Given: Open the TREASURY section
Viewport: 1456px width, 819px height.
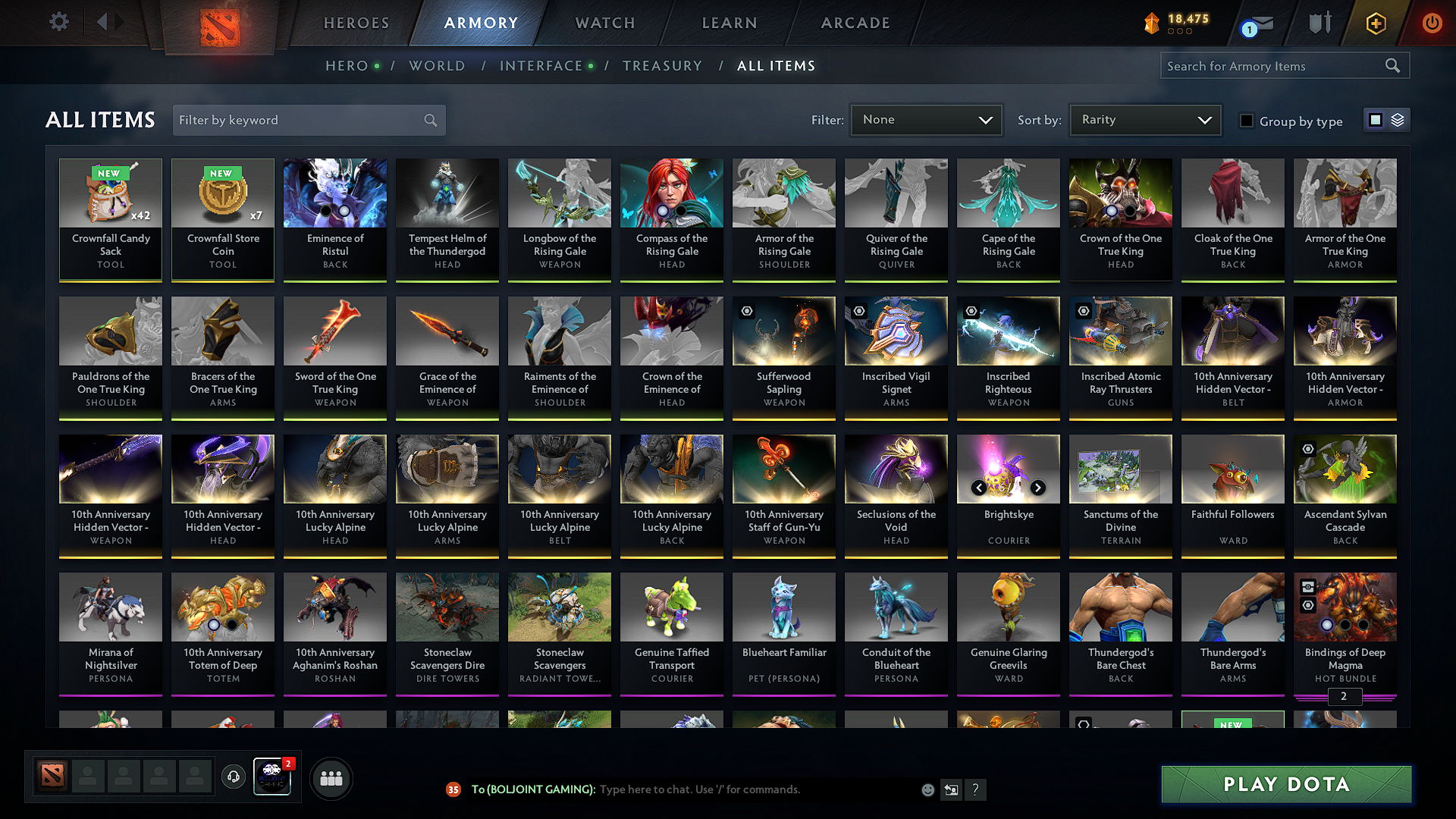Looking at the screenshot, I should point(662,66).
